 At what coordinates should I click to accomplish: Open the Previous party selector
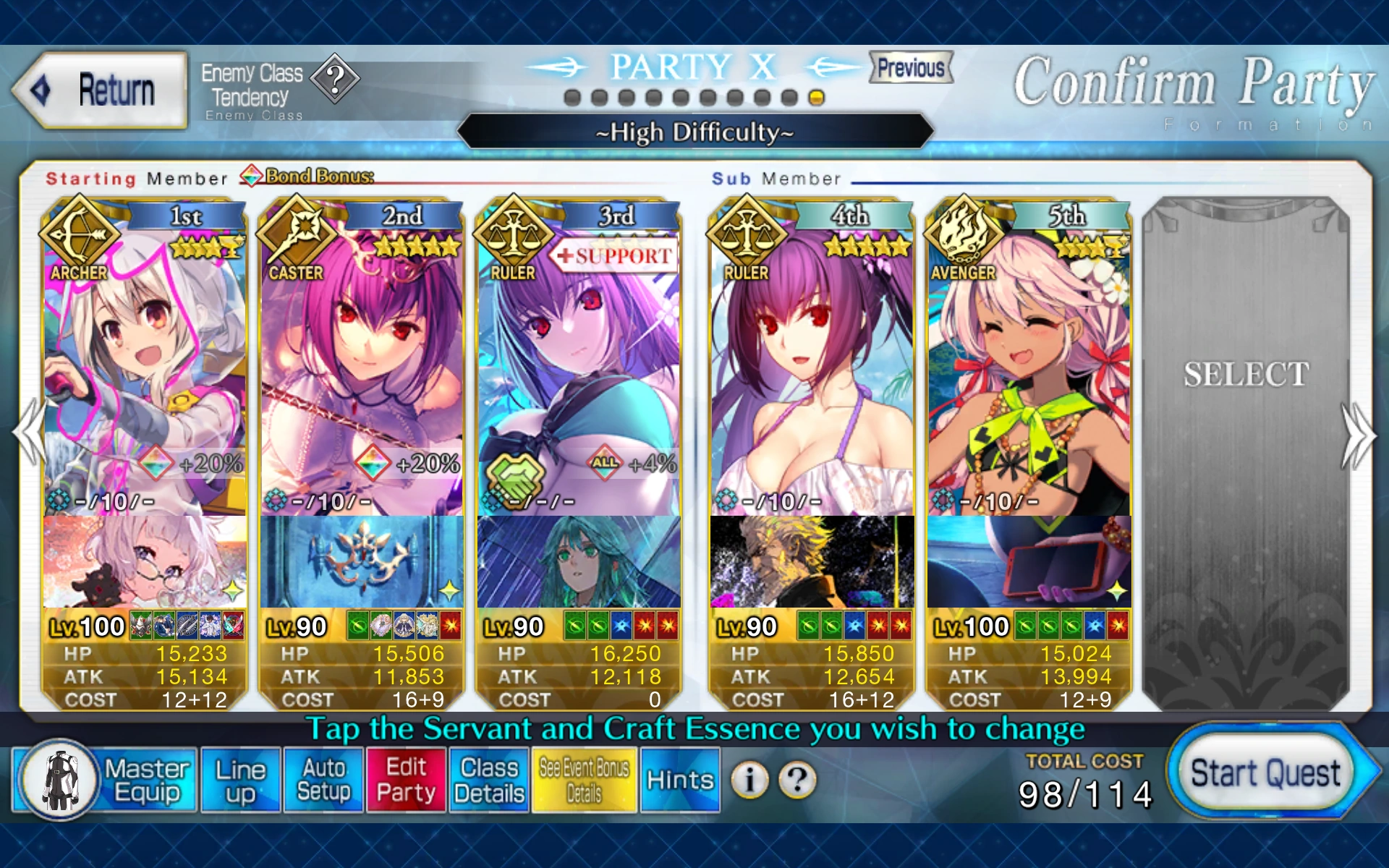[x=909, y=68]
